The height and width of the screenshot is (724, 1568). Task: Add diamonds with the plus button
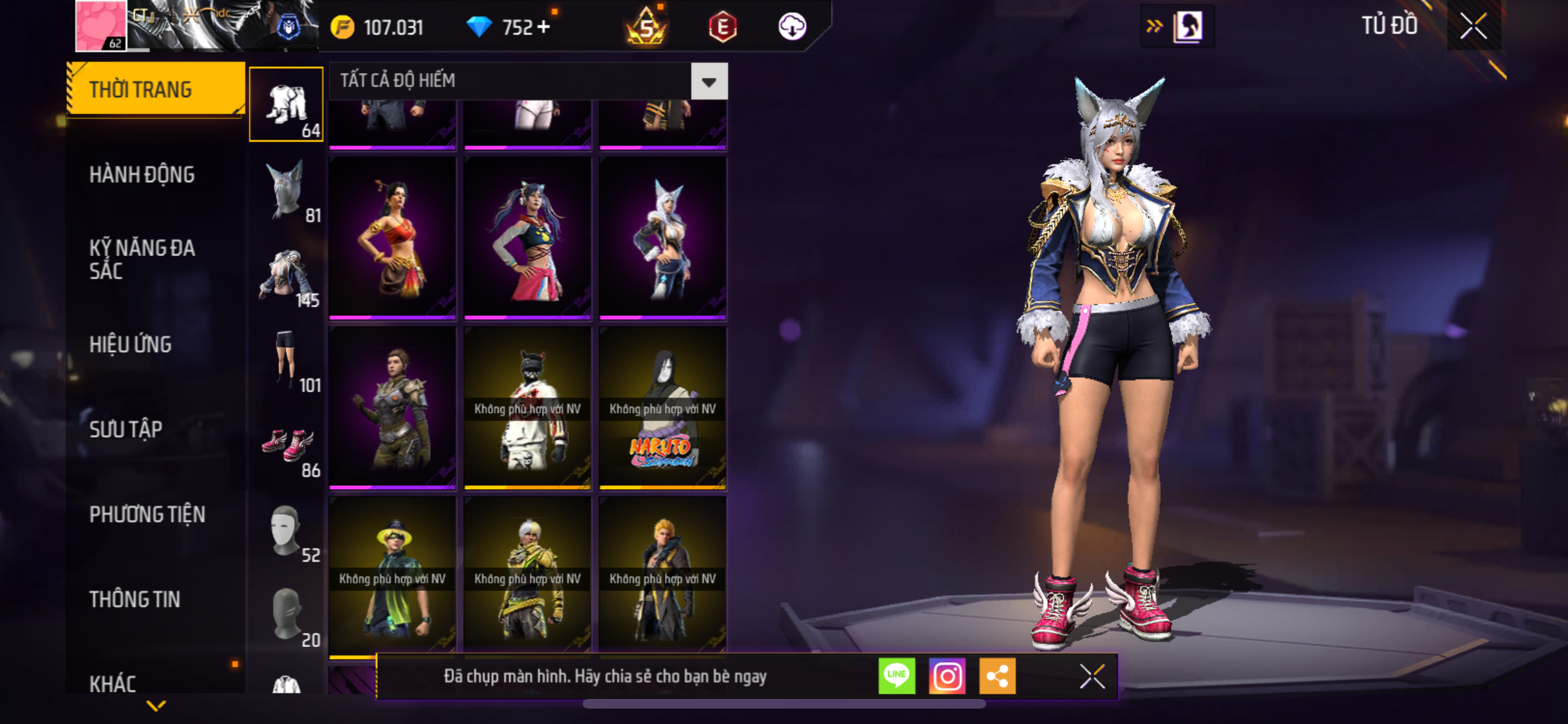tap(543, 27)
